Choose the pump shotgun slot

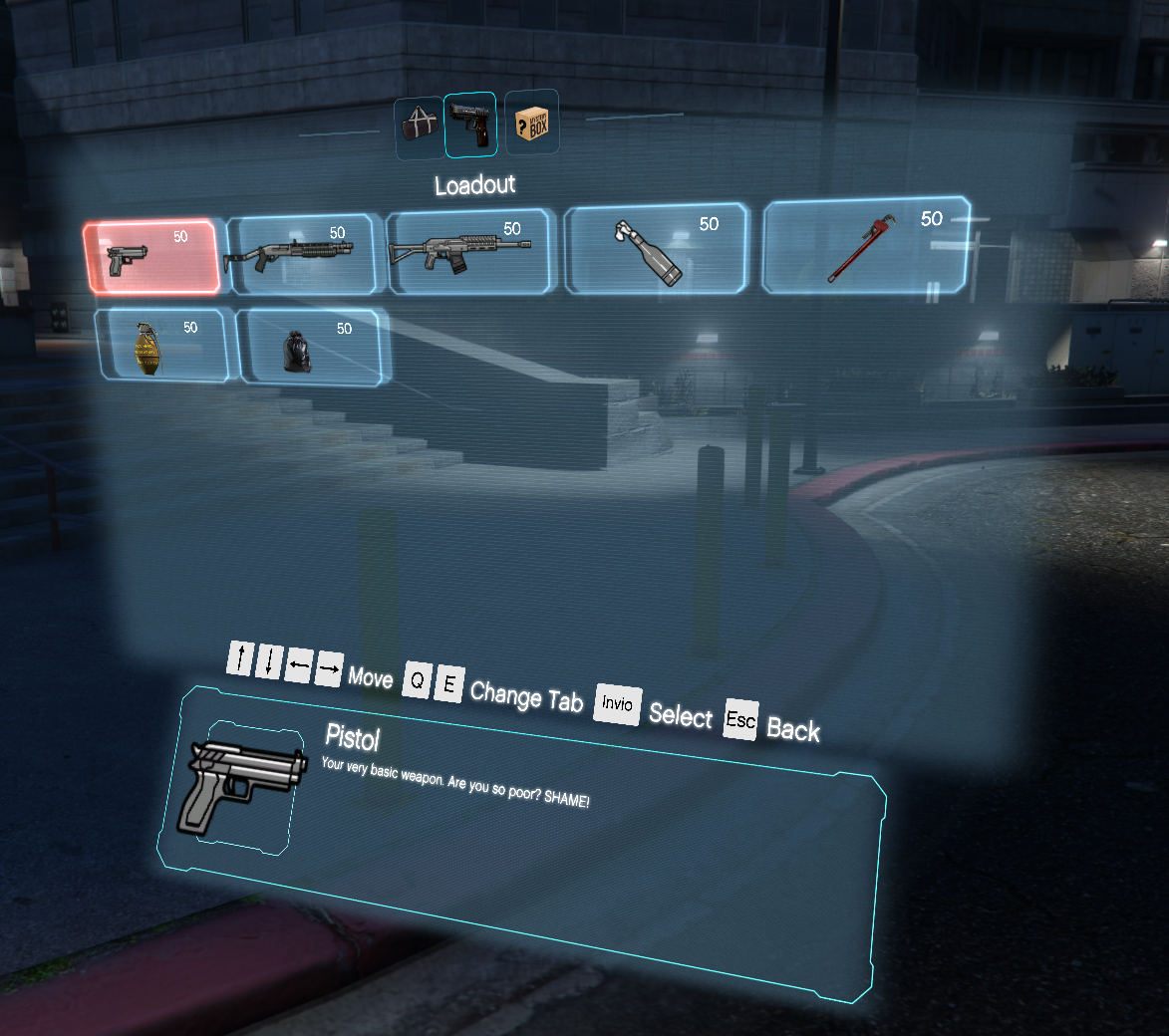click(302, 255)
